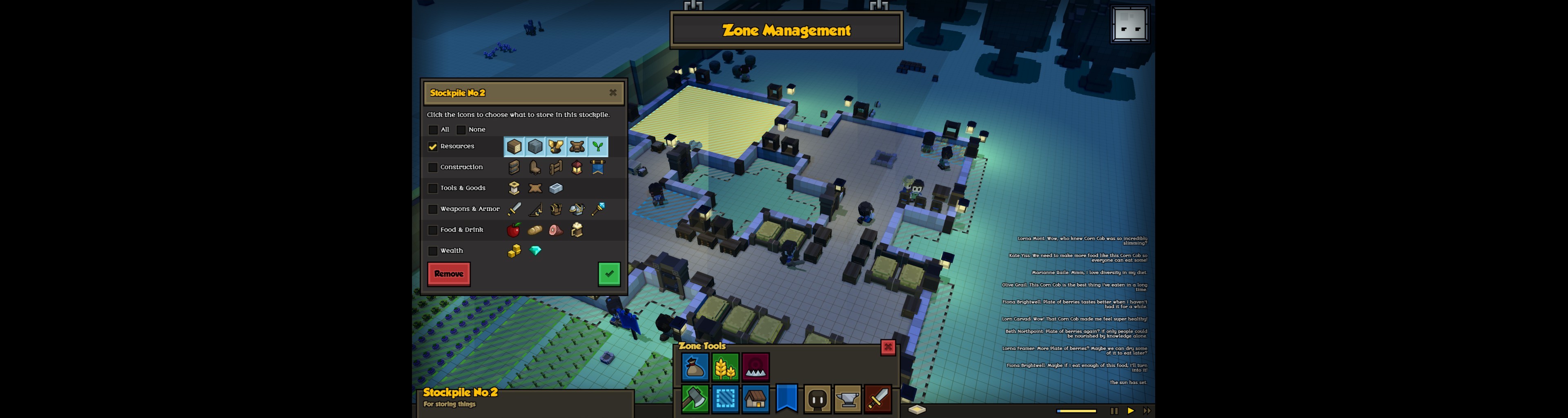
Task: Toggle the Wealth category checkbox
Action: click(x=433, y=251)
